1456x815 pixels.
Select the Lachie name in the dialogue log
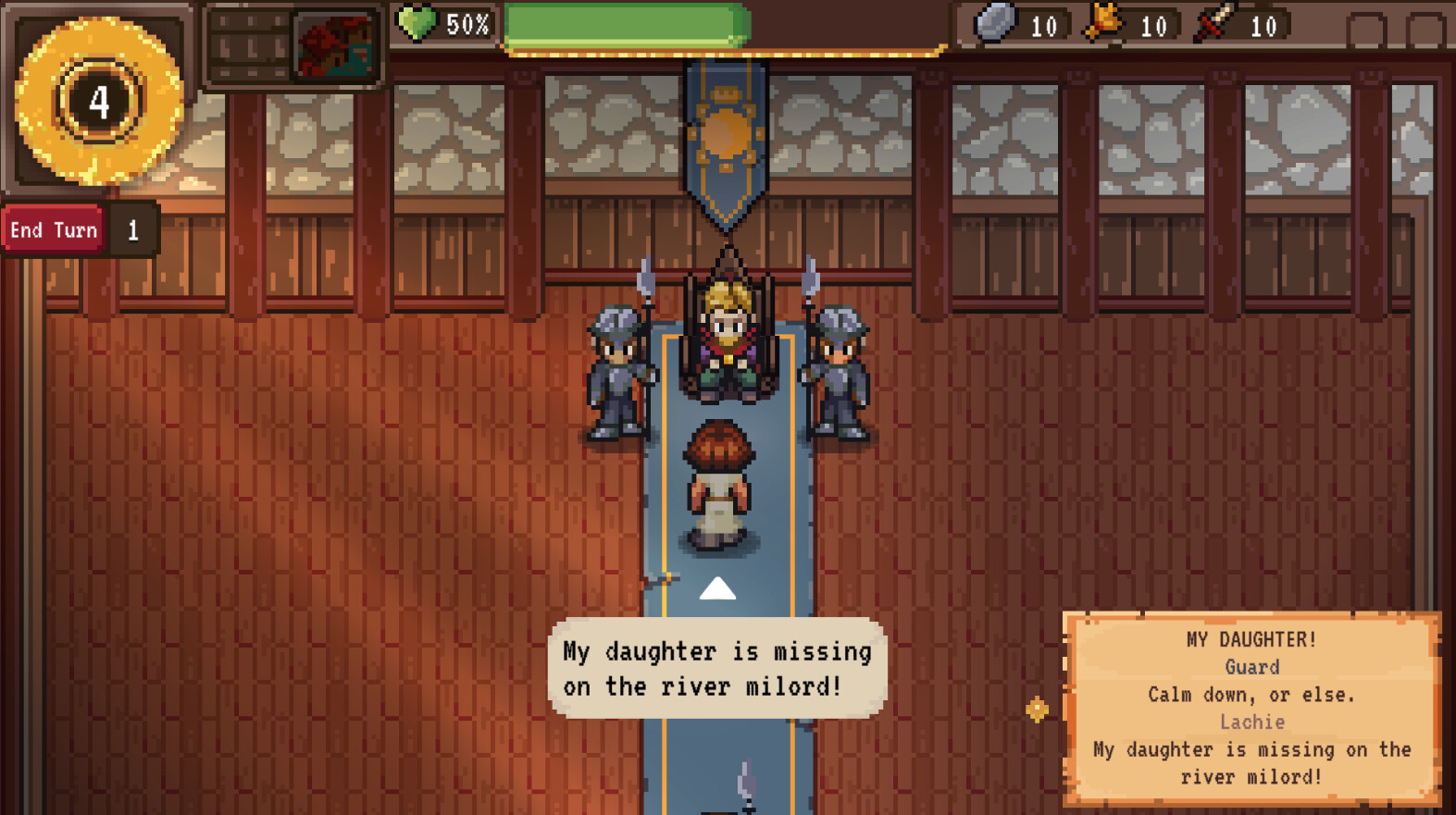pyautogui.click(x=1253, y=722)
